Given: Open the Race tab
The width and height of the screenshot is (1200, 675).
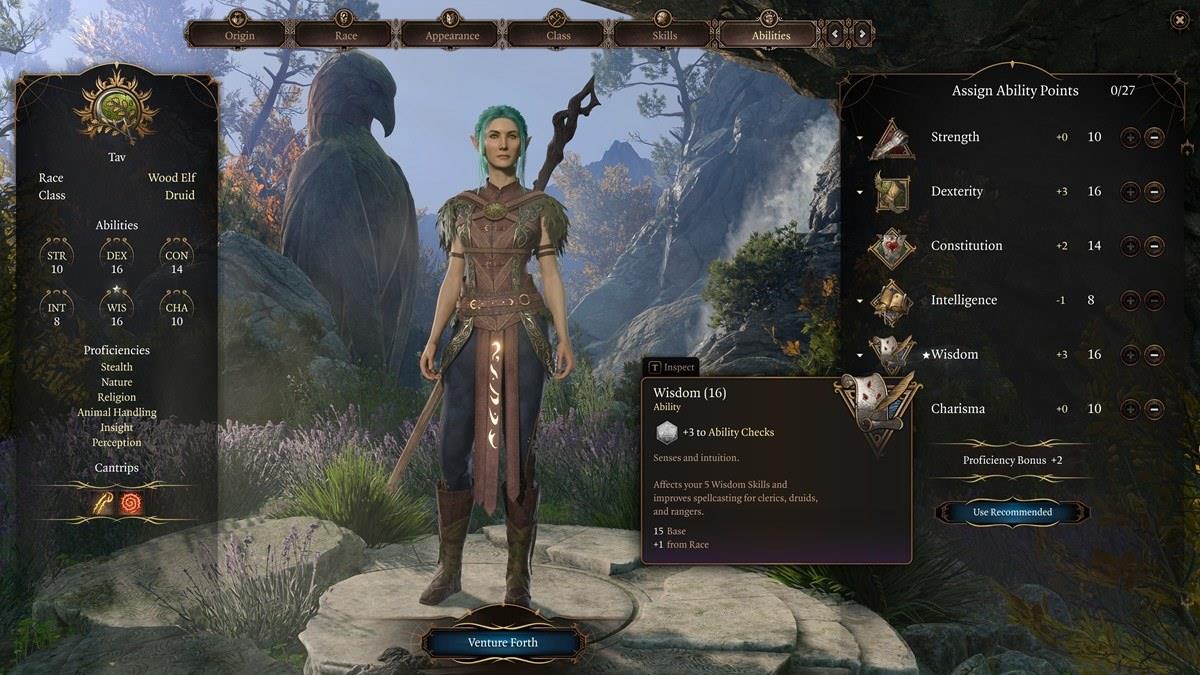Looking at the screenshot, I should (x=346, y=34).
